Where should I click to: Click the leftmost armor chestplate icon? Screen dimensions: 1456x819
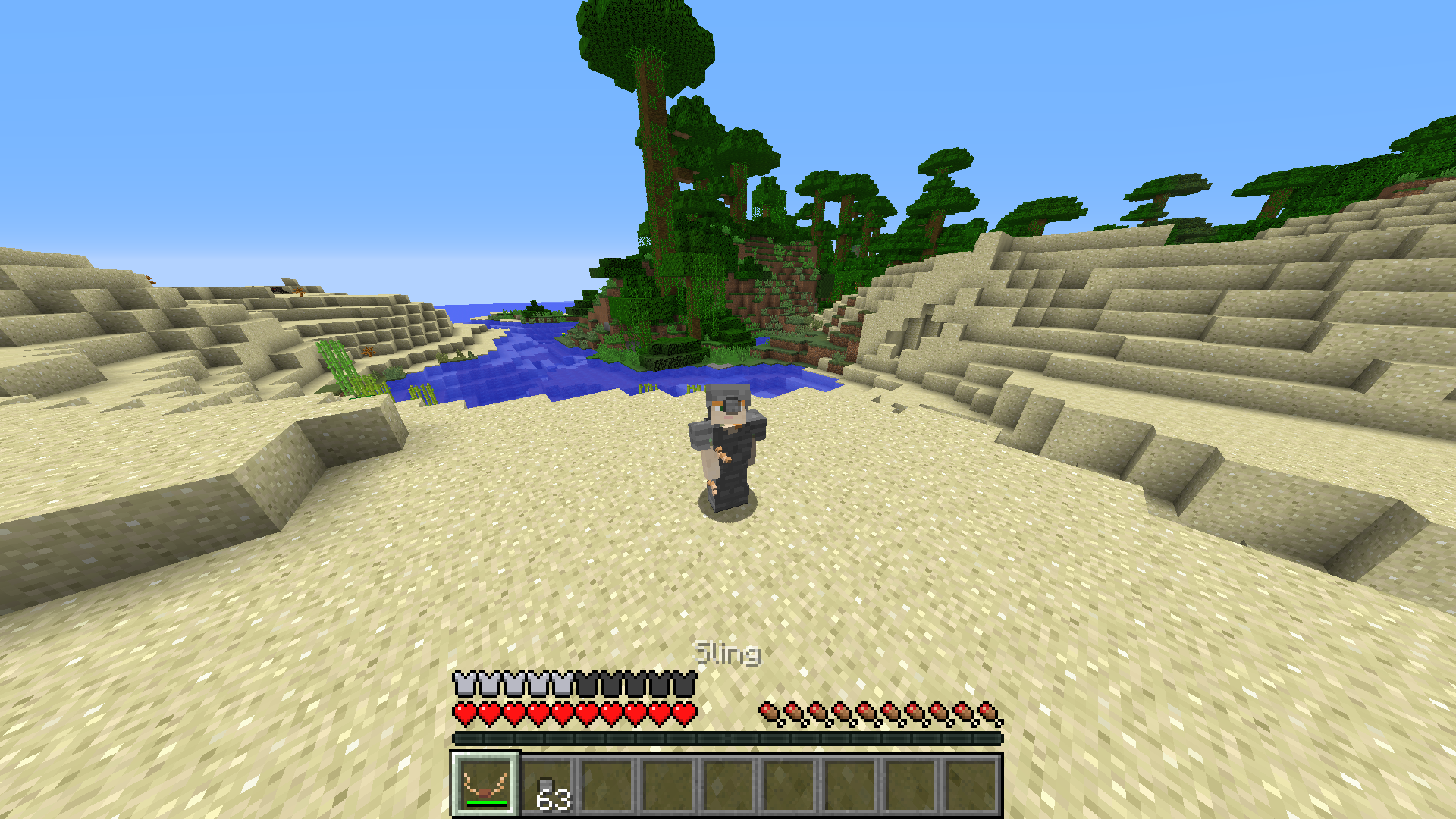coord(463,682)
